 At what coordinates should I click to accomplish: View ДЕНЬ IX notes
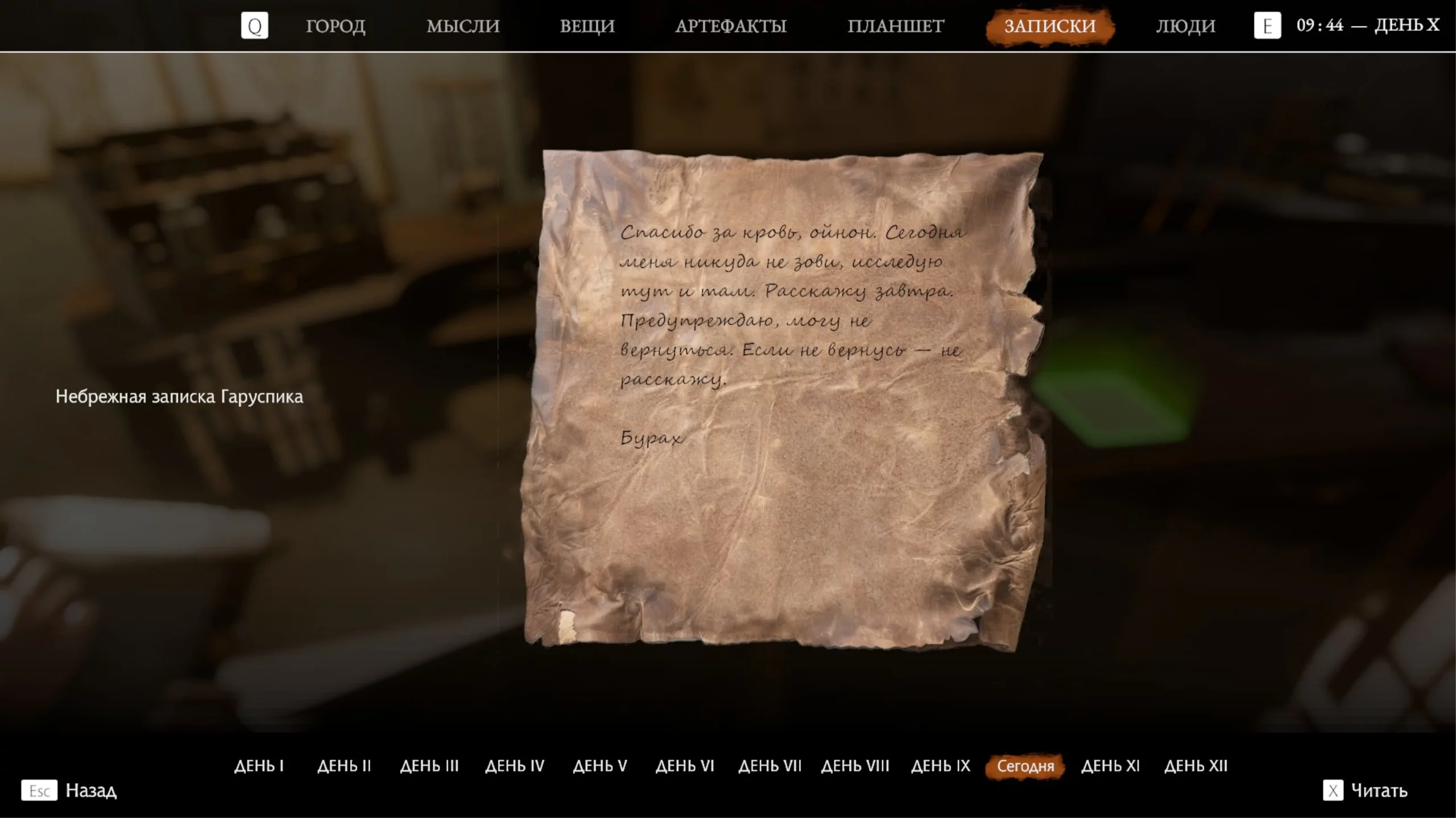click(941, 766)
